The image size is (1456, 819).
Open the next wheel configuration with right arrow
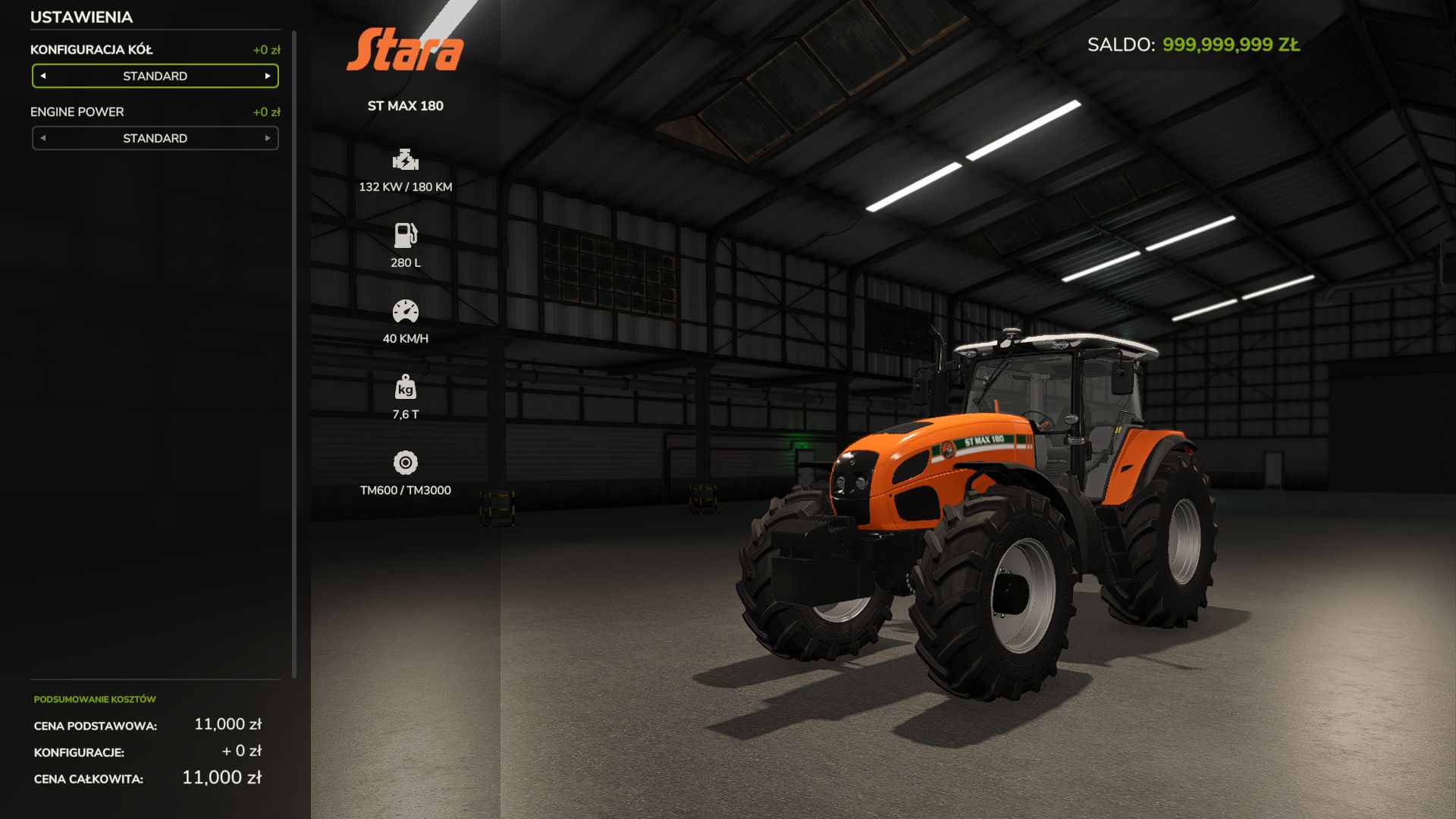point(267,76)
